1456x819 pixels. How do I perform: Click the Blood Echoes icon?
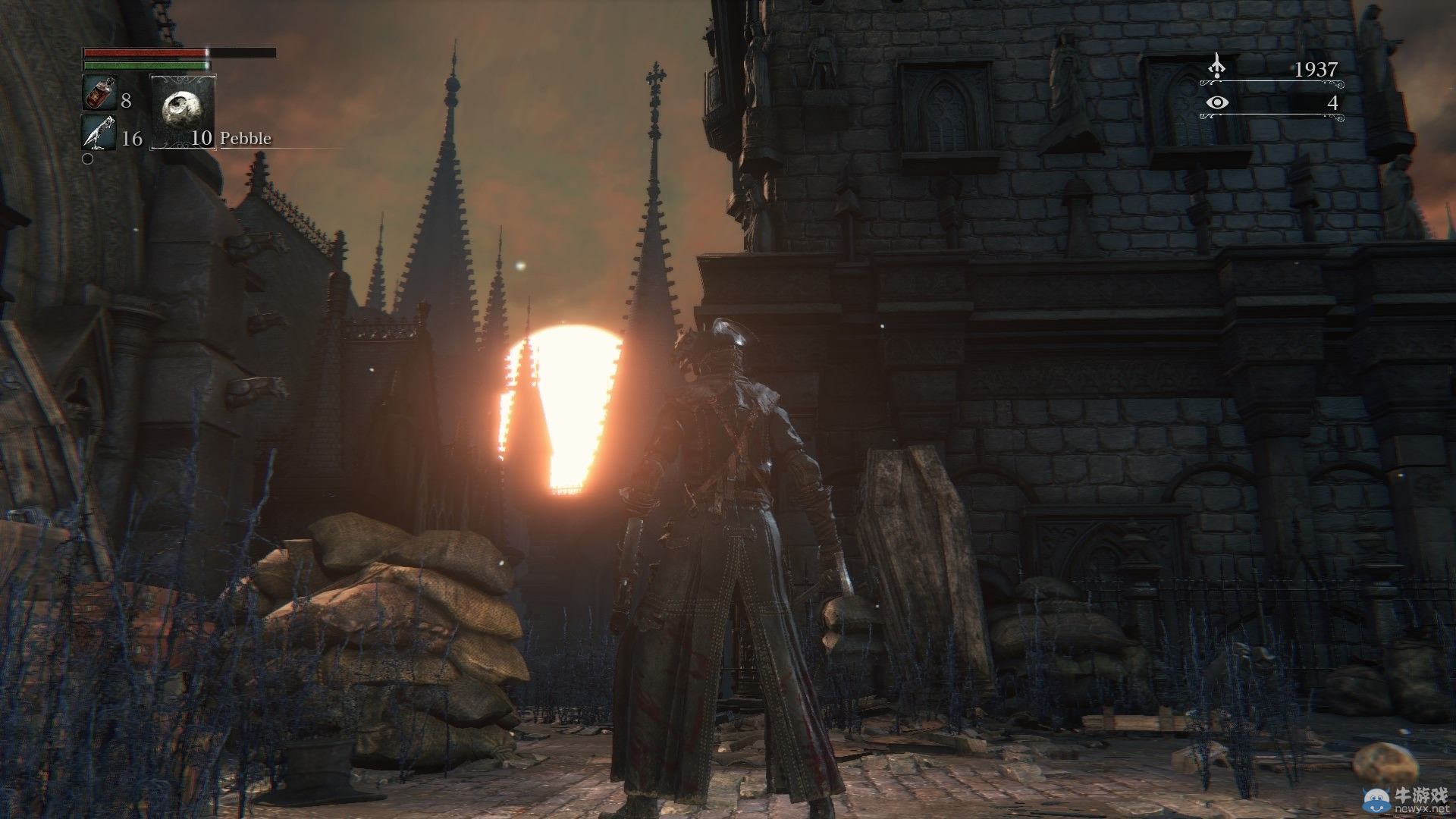click(x=1217, y=67)
